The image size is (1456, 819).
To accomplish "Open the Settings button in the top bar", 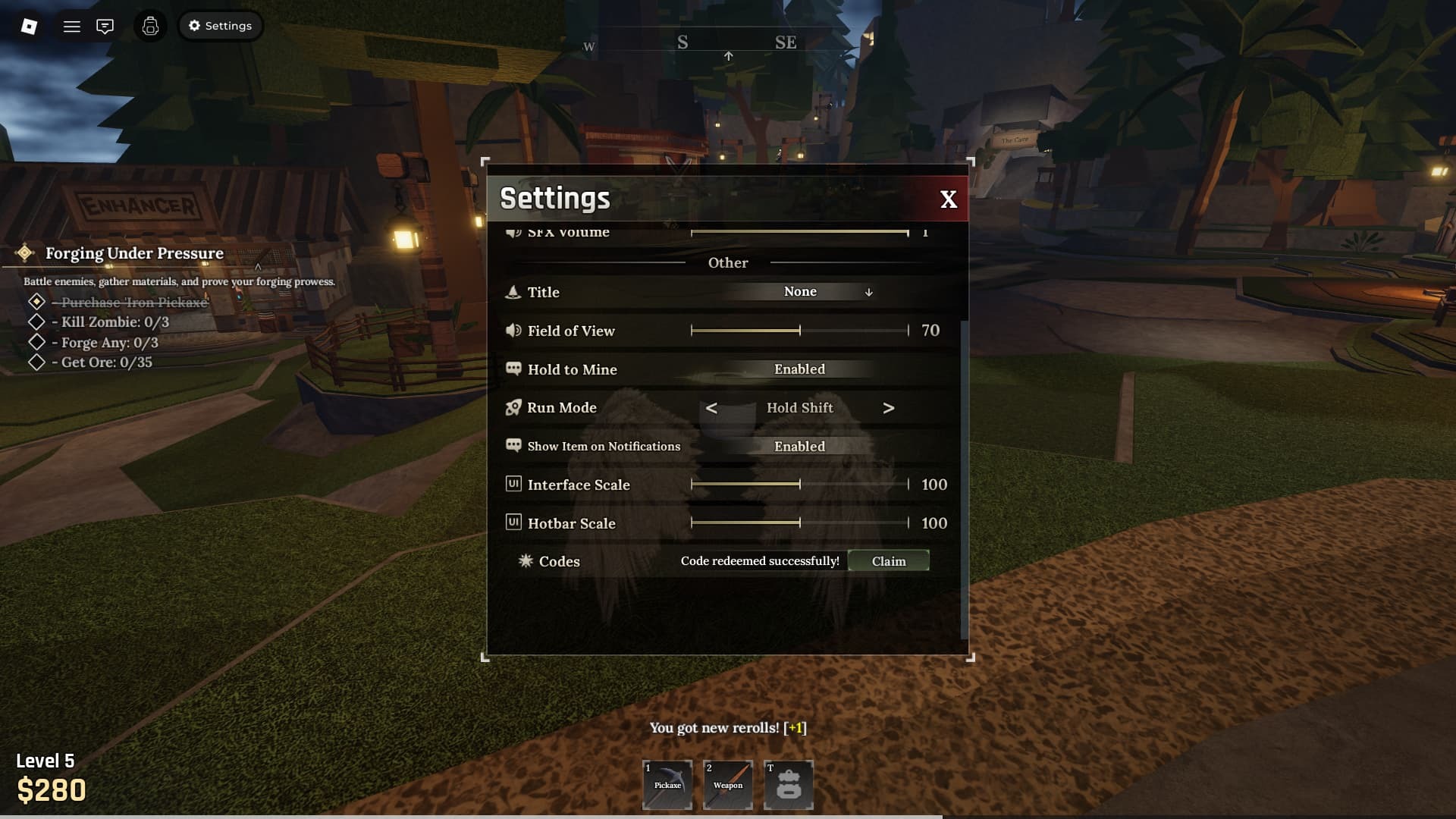I will point(220,25).
